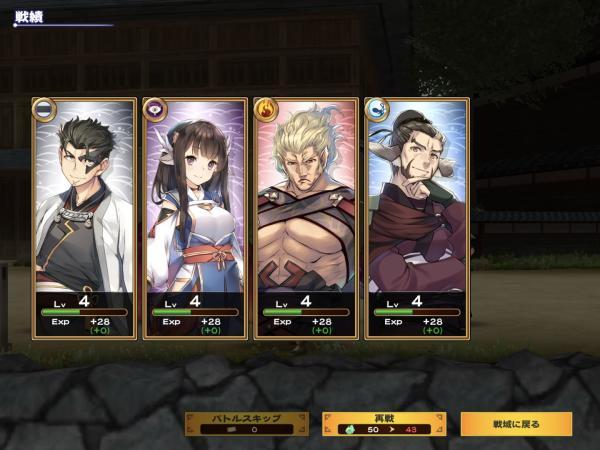600x450 pixels.
Task: Start a rematch with the 再戦 button
Action: [383, 423]
